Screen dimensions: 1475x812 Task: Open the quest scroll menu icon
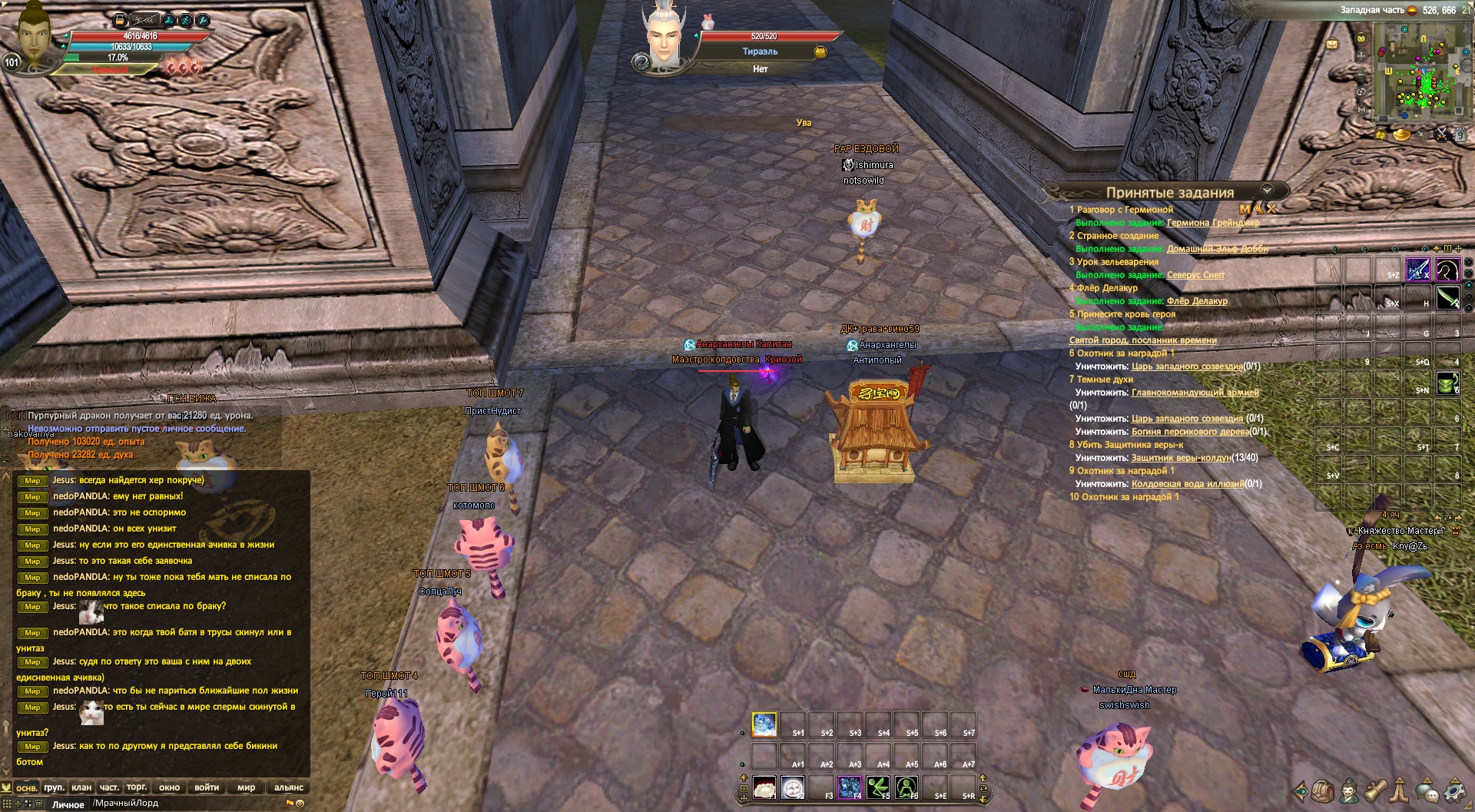(x=1375, y=790)
